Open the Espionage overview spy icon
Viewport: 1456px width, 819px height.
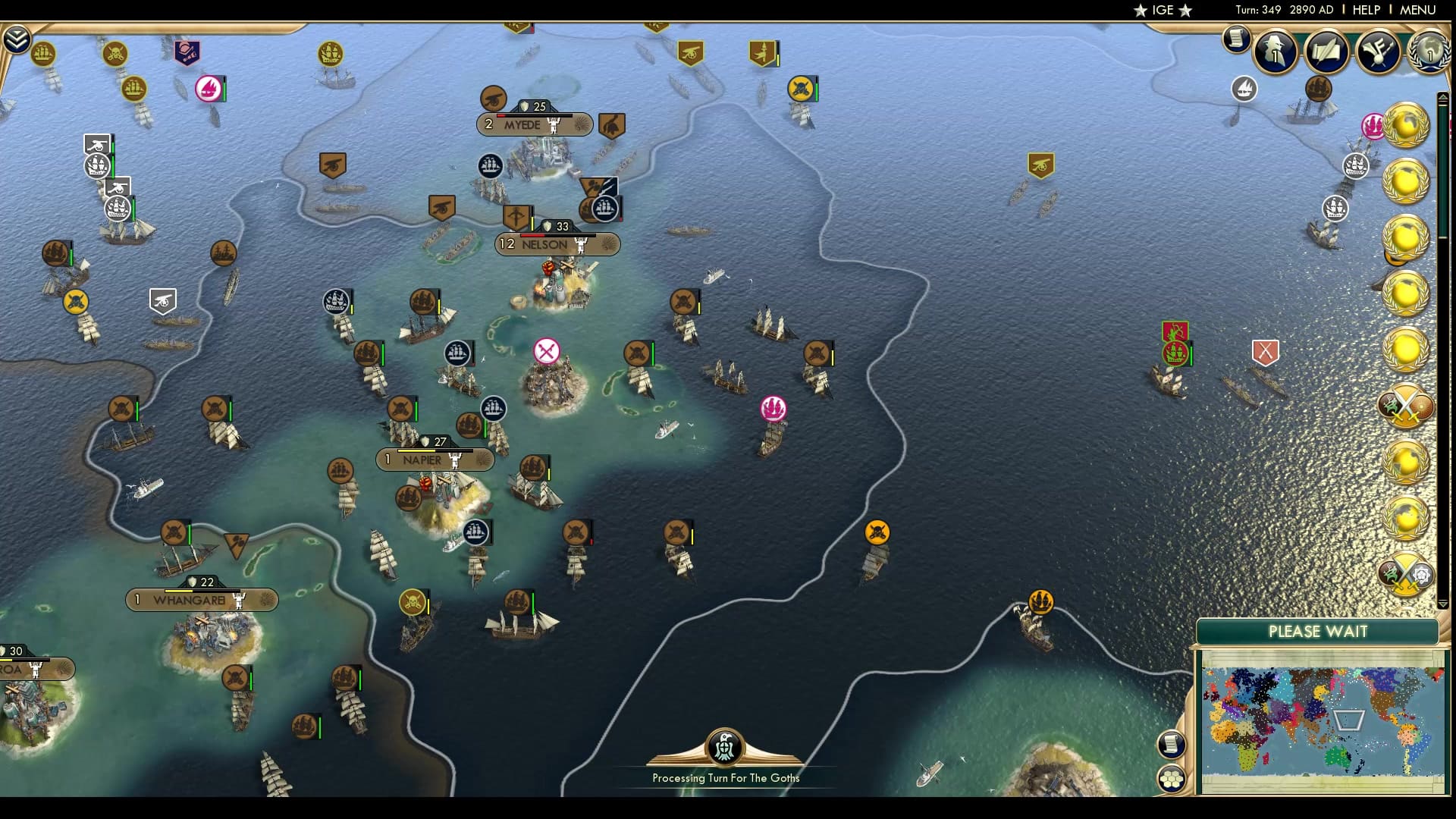coord(1275,52)
